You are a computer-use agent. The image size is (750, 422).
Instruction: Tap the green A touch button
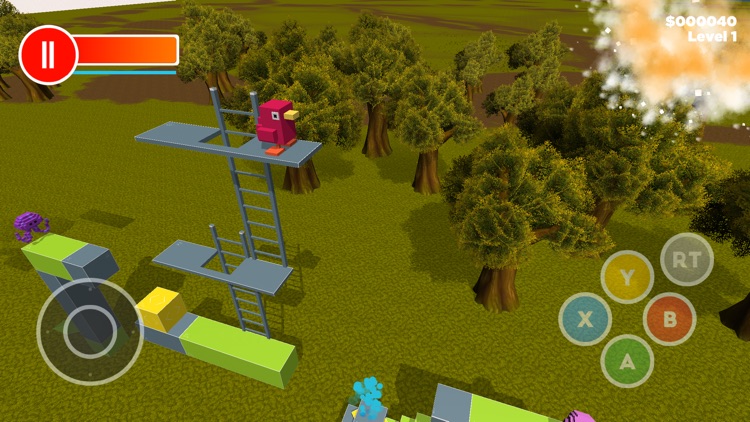(627, 361)
